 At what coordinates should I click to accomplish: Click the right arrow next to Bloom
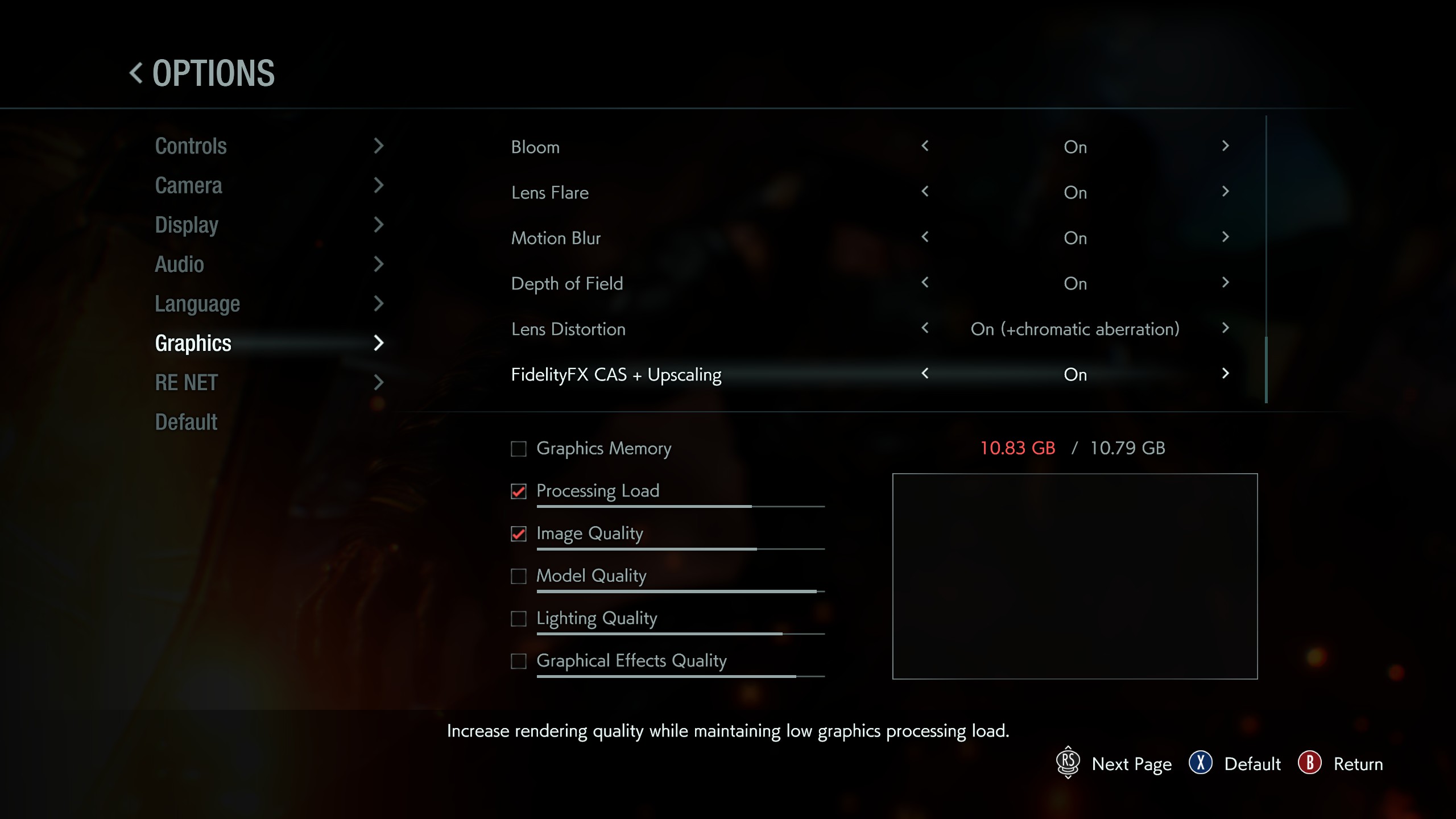(1225, 146)
